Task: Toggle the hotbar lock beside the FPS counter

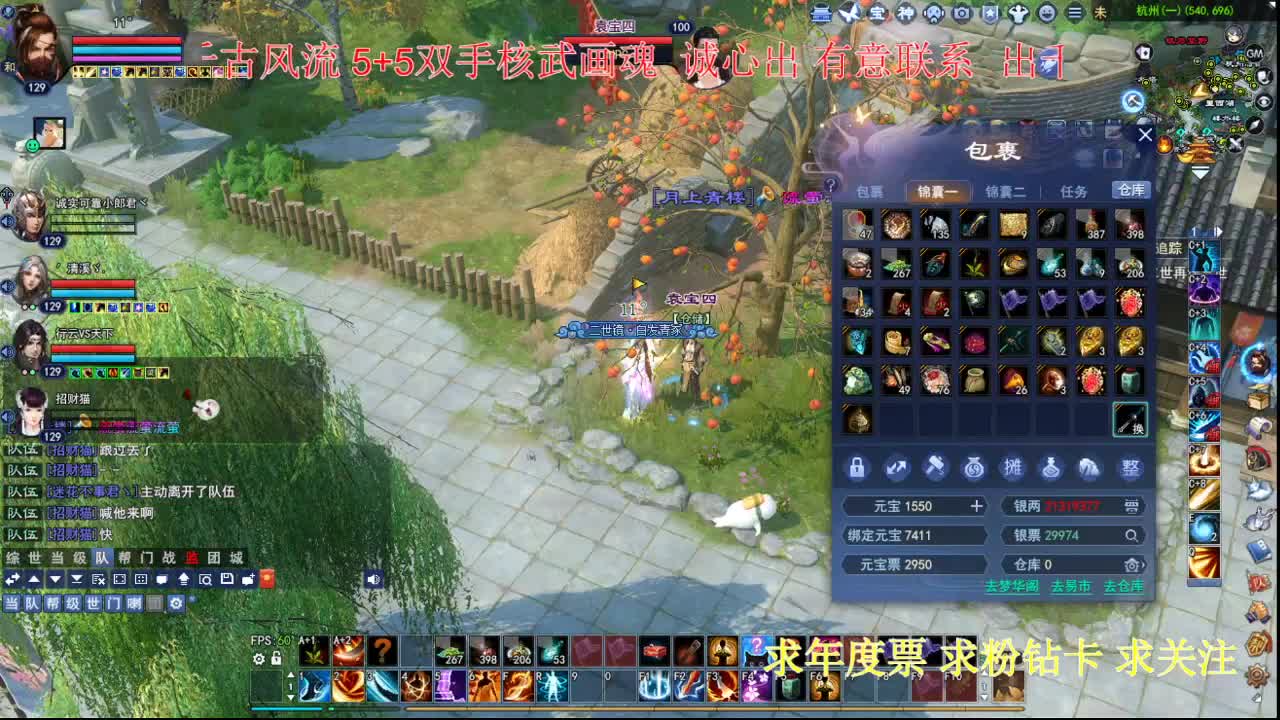Action: [x=276, y=658]
